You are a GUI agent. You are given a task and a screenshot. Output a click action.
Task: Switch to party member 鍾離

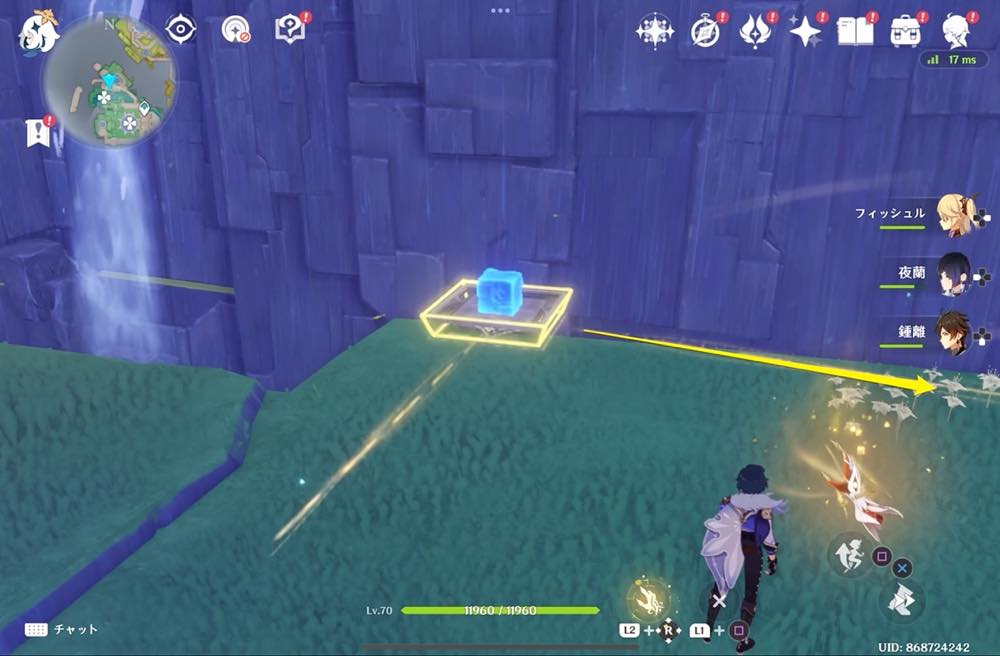coord(950,332)
